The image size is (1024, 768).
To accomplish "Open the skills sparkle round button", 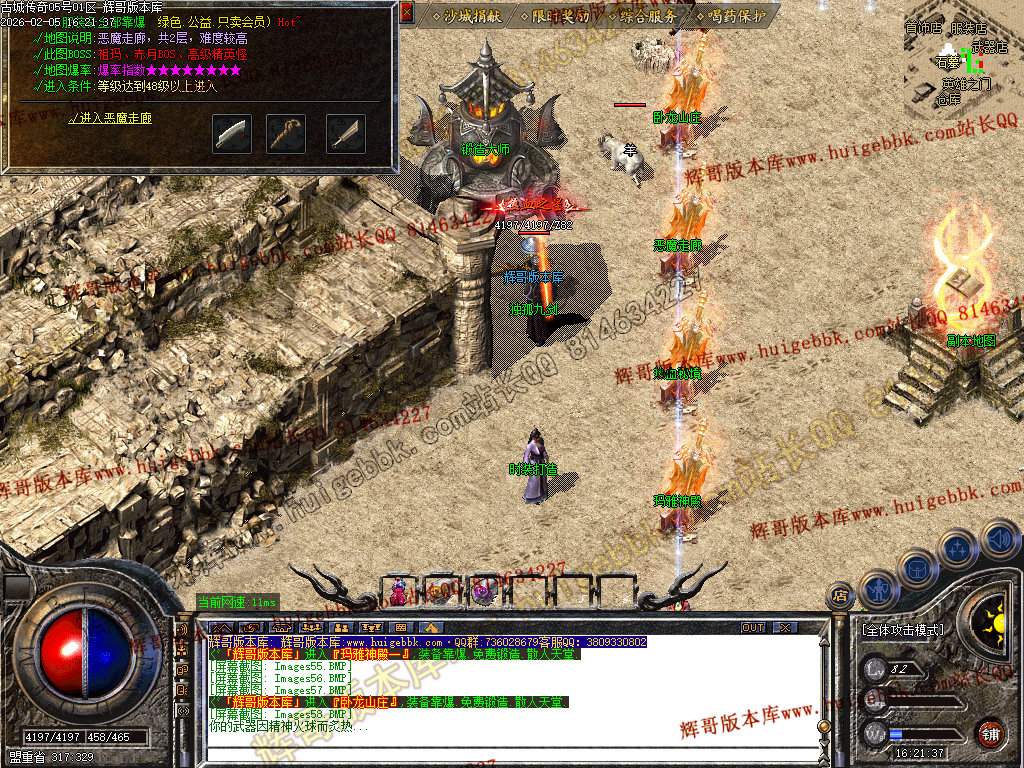I will [x=959, y=548].
